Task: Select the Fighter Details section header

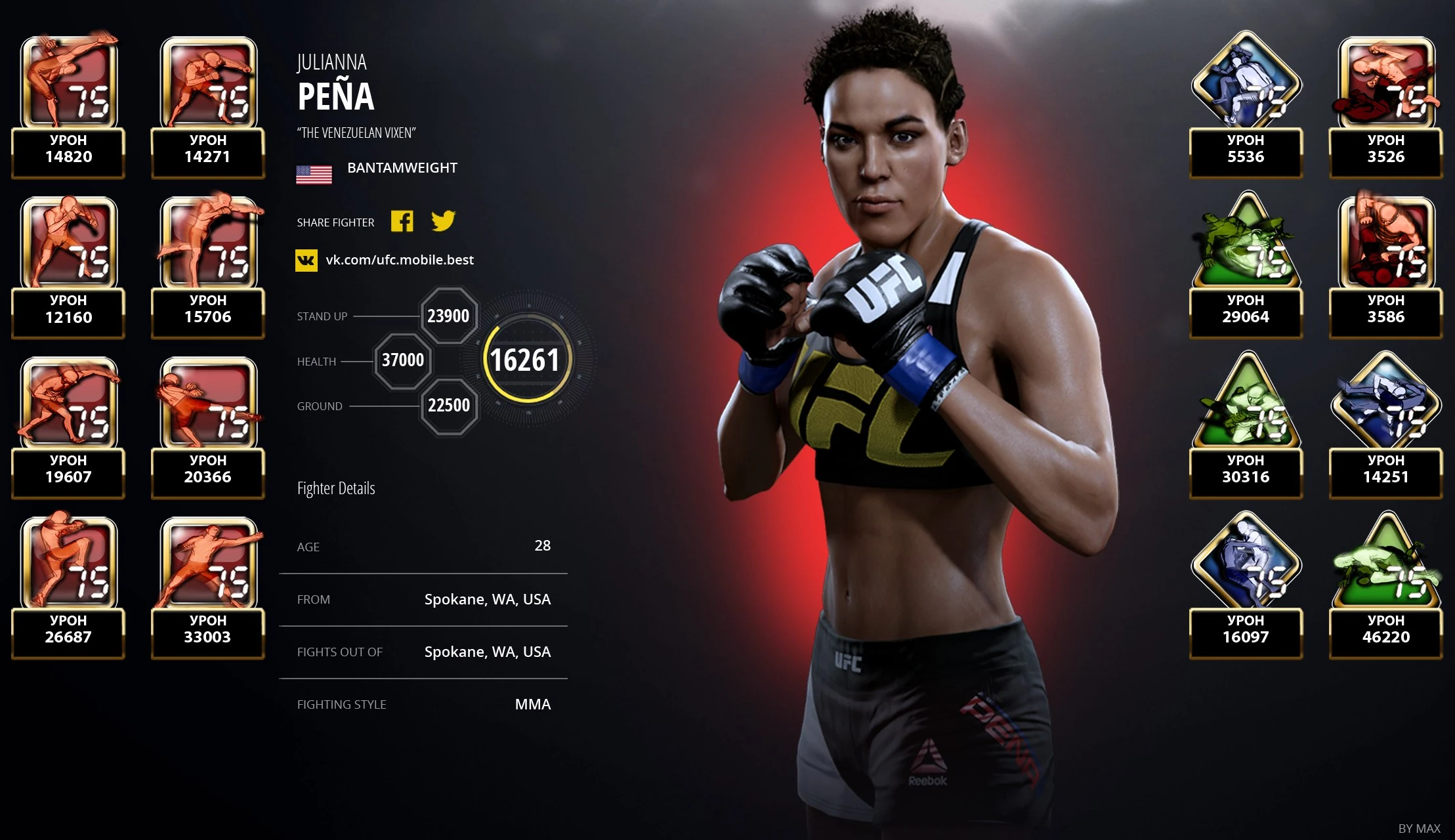Action: [335, 488]
